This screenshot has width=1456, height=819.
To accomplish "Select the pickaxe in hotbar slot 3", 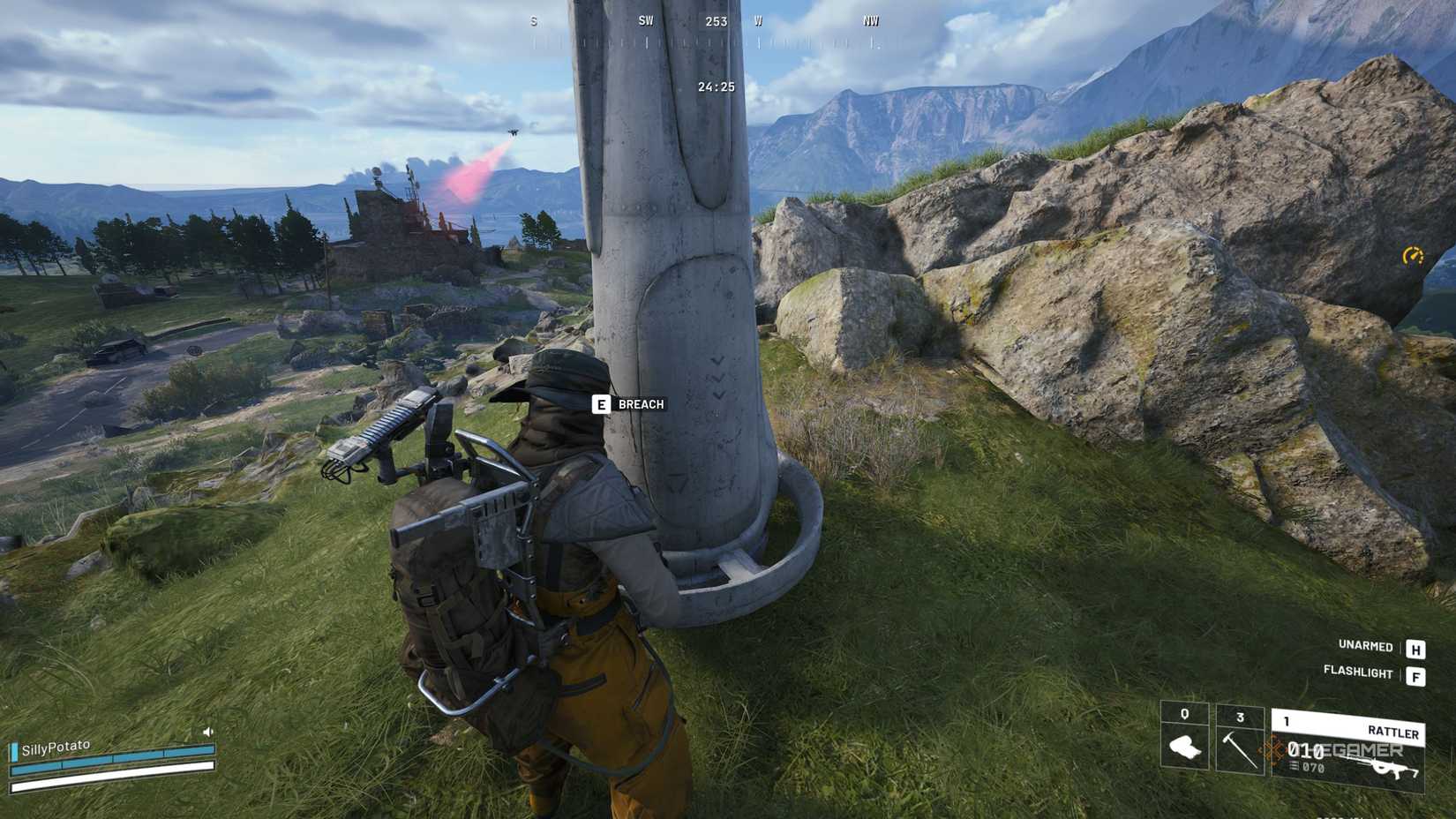I will 1239,748.
